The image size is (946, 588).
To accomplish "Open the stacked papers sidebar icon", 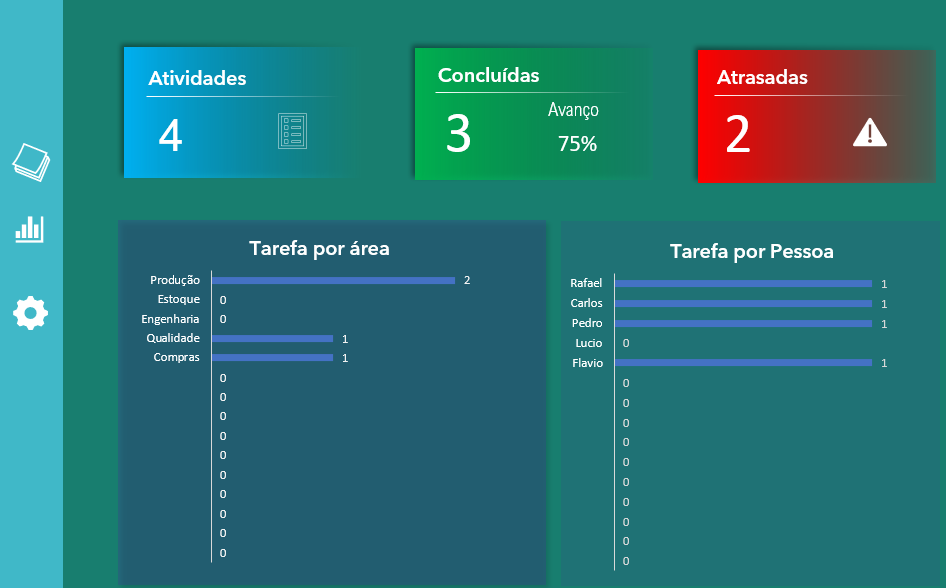I will pos(31,161).
